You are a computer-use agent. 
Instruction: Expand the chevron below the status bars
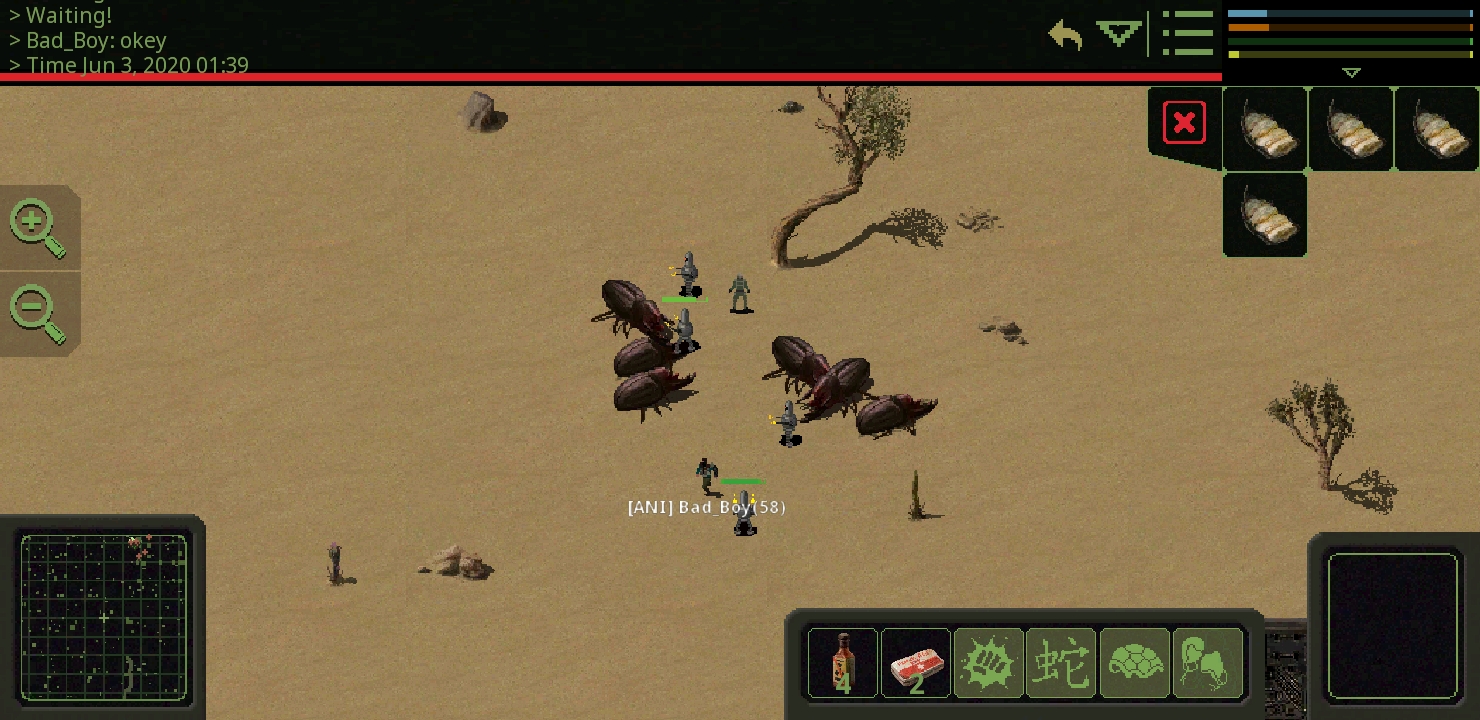(x=1352, y=72)
